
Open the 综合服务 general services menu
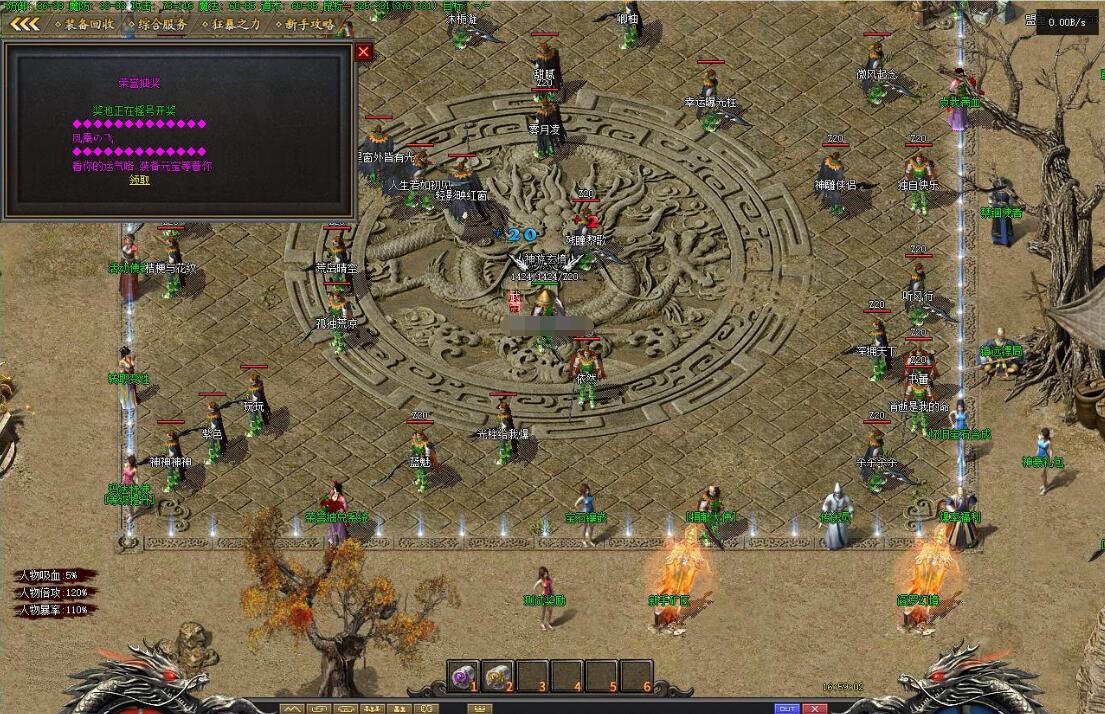point(163,24)
